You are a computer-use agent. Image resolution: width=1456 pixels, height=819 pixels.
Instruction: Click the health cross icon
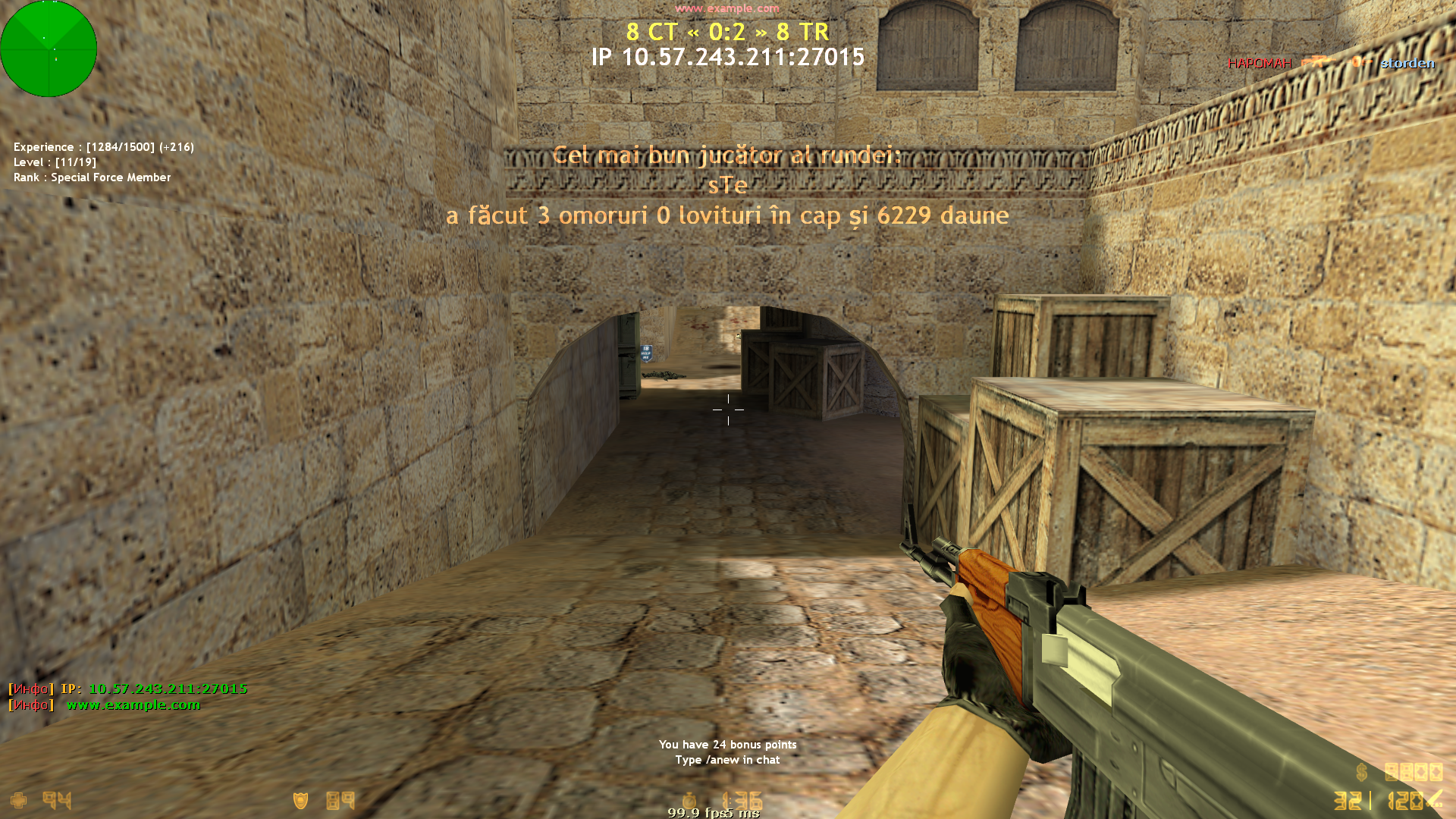pyautogui.click(x=19, y=801)
